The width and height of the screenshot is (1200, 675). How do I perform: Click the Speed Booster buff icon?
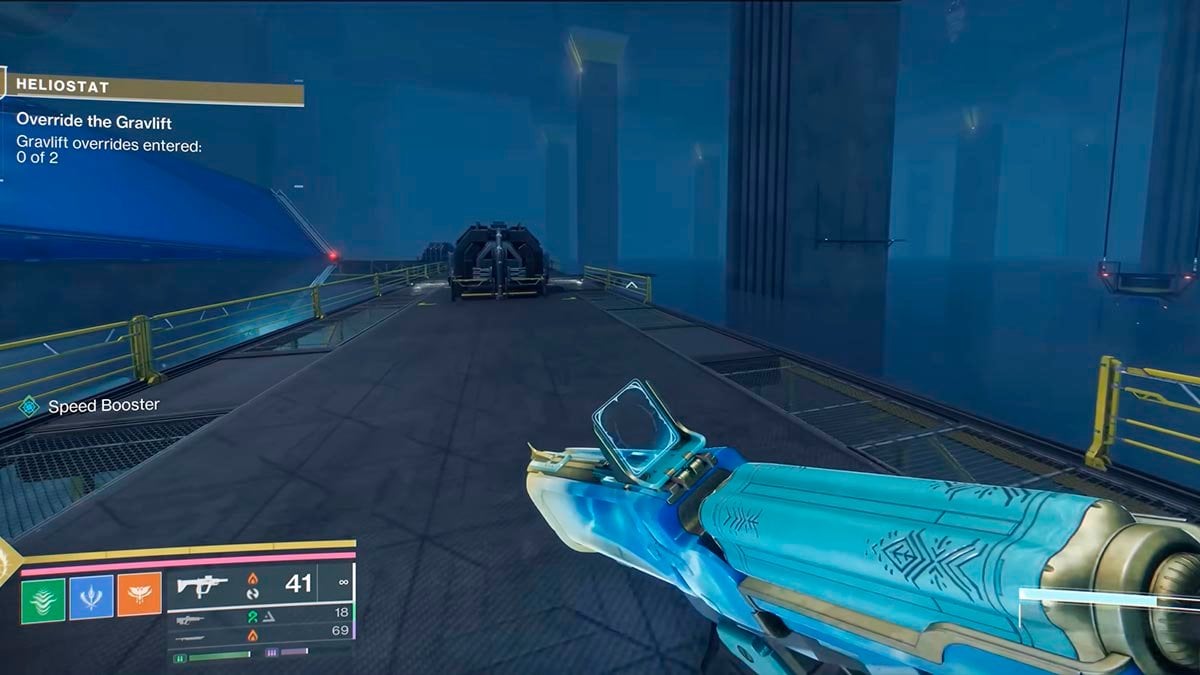[x=29, y=406]
